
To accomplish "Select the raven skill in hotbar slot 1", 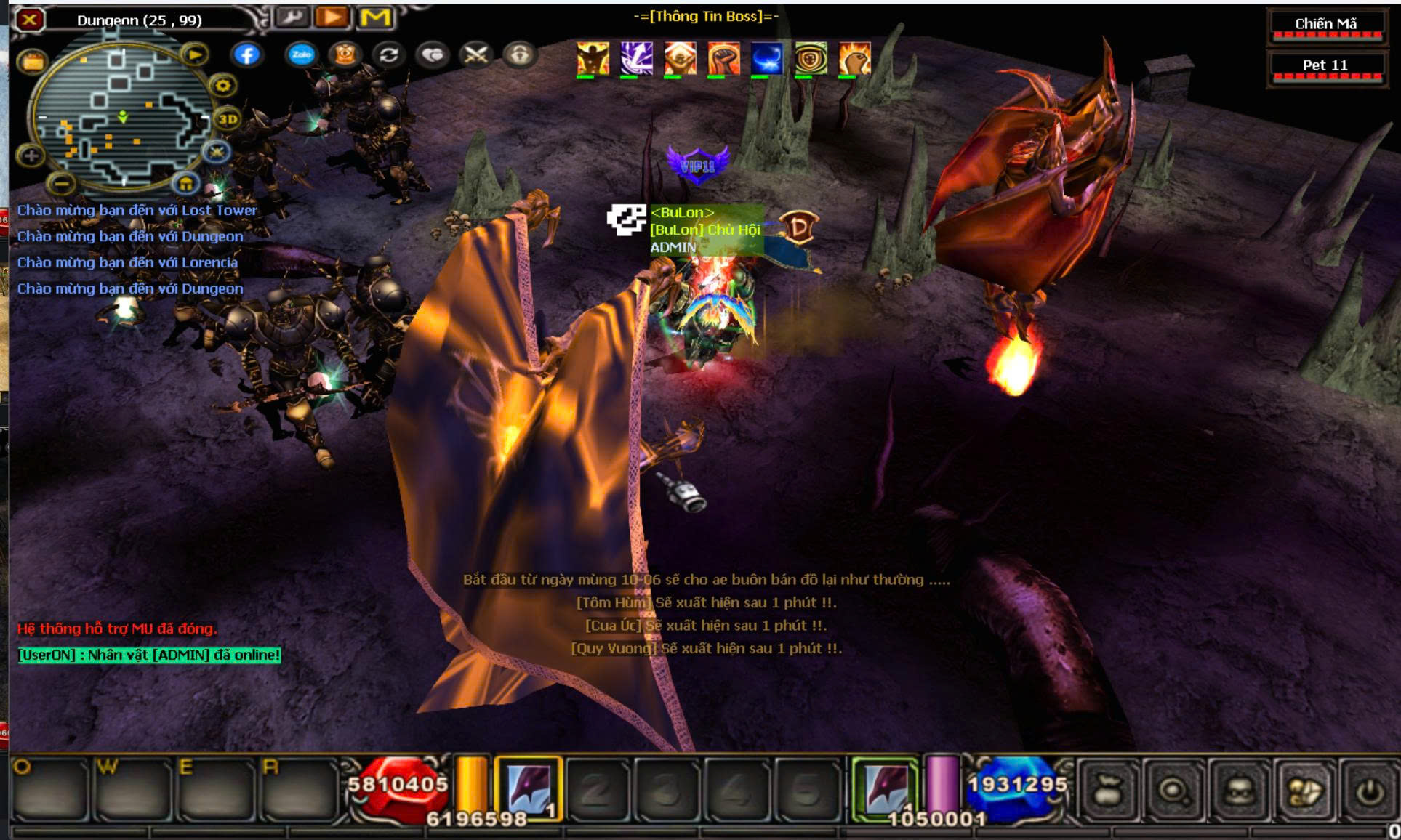I will coord(529,789).
